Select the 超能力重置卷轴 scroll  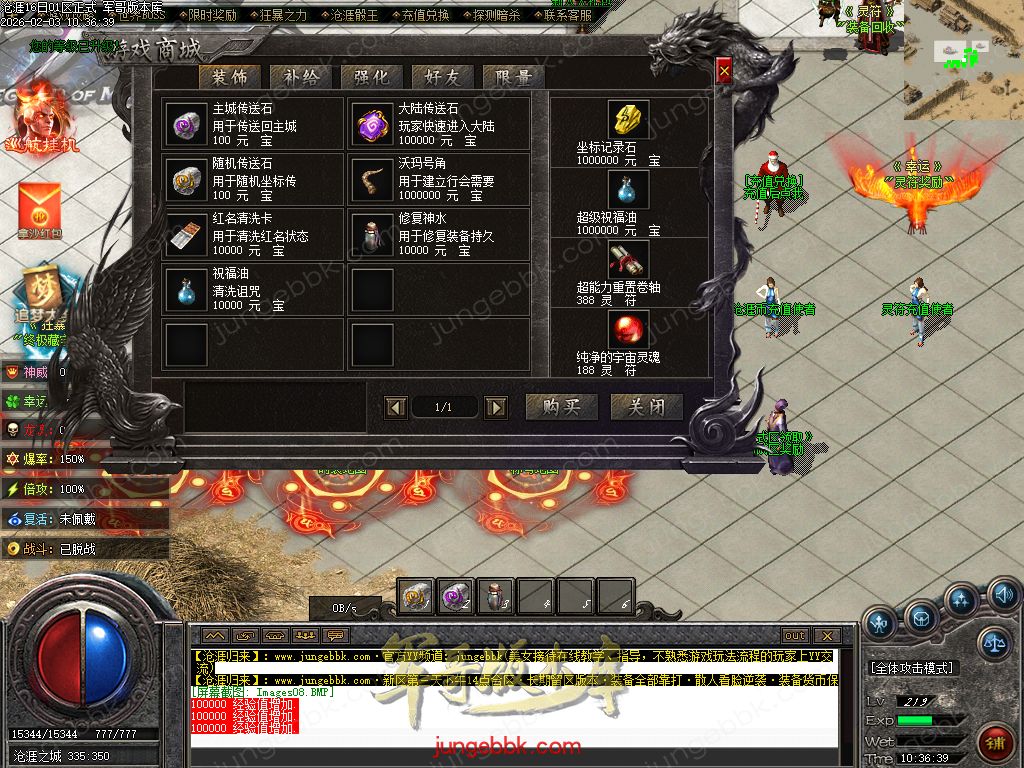click(x=628, y=260)
